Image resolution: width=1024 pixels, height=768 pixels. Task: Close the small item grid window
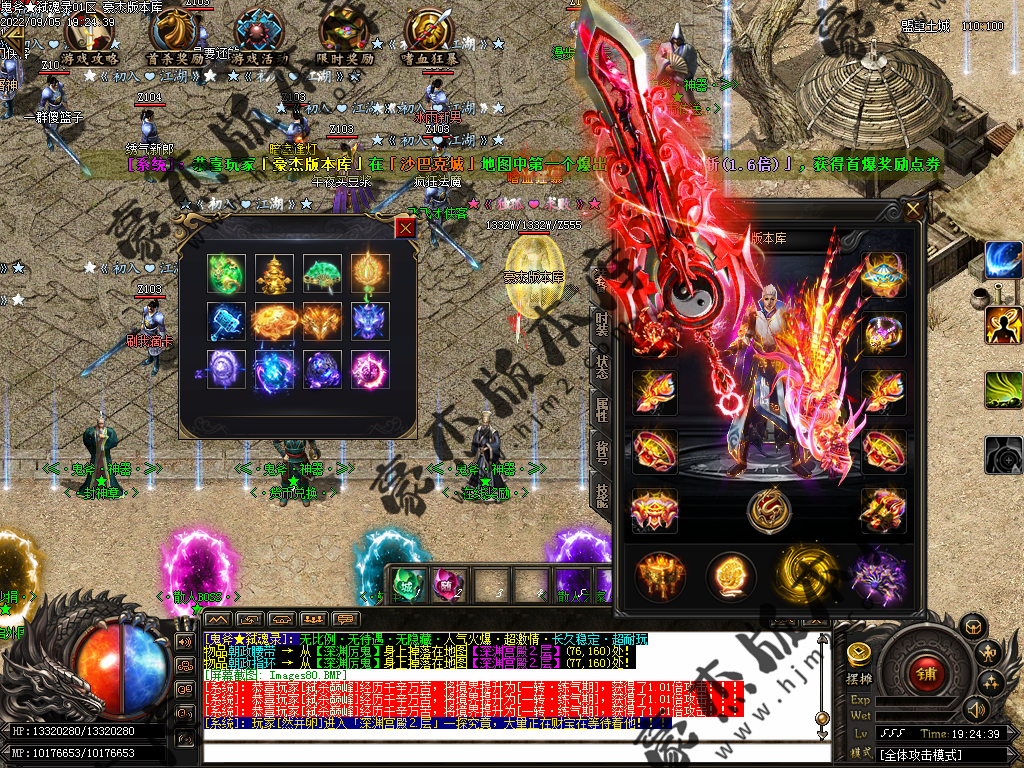[x=405, y=228]
